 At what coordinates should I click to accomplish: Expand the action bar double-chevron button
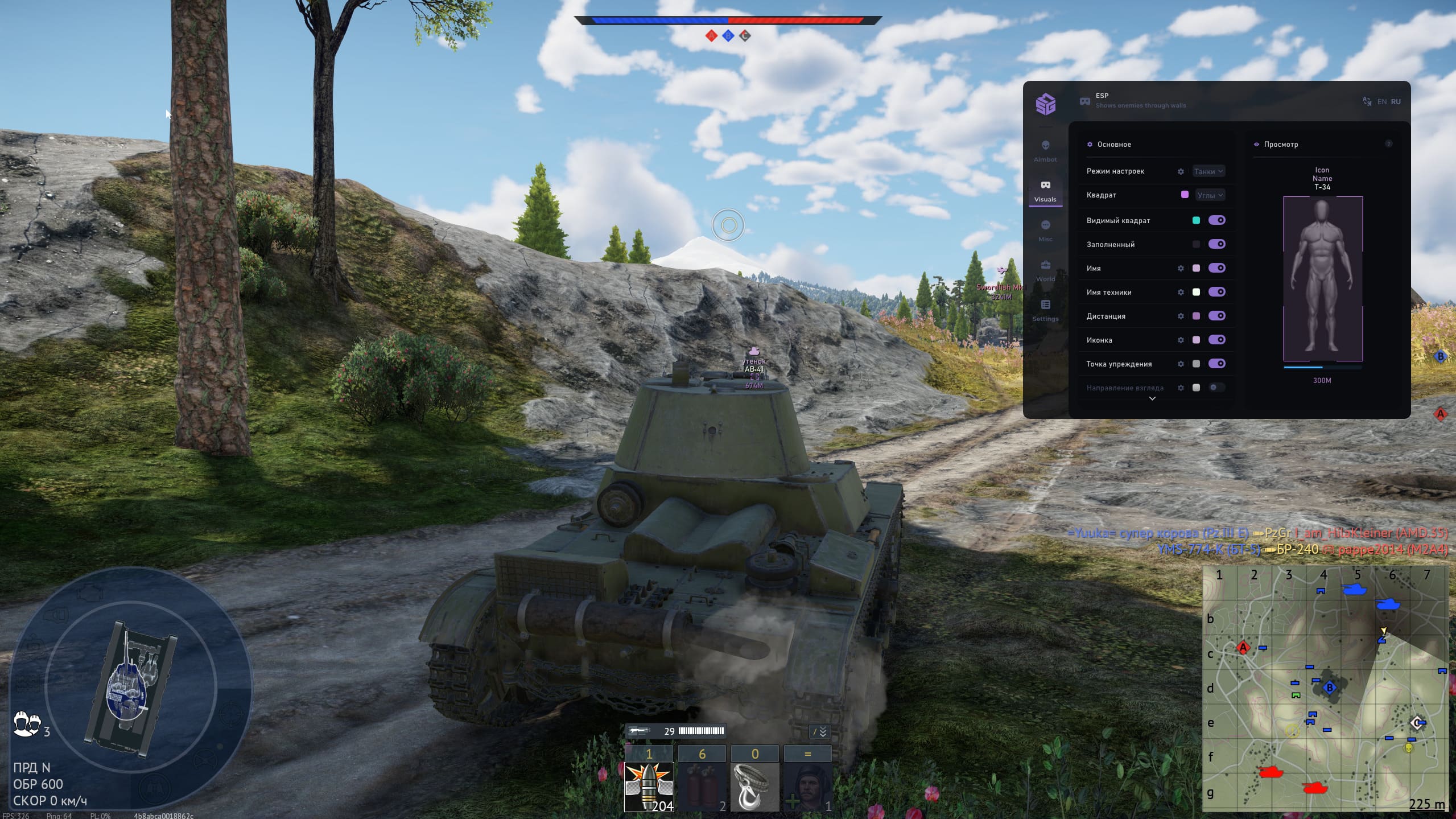point(819,732)
